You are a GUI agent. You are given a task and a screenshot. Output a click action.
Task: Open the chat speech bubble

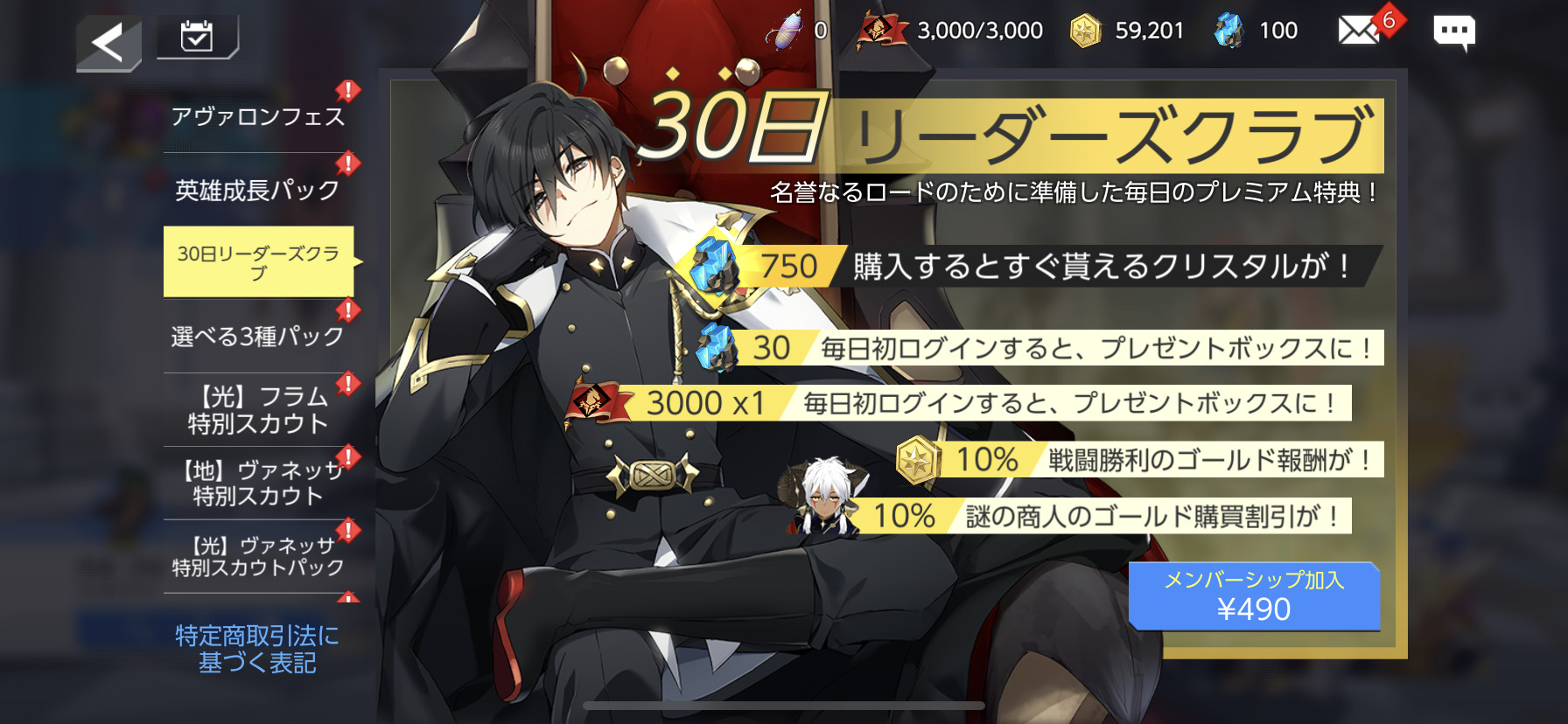point(1453,32)
